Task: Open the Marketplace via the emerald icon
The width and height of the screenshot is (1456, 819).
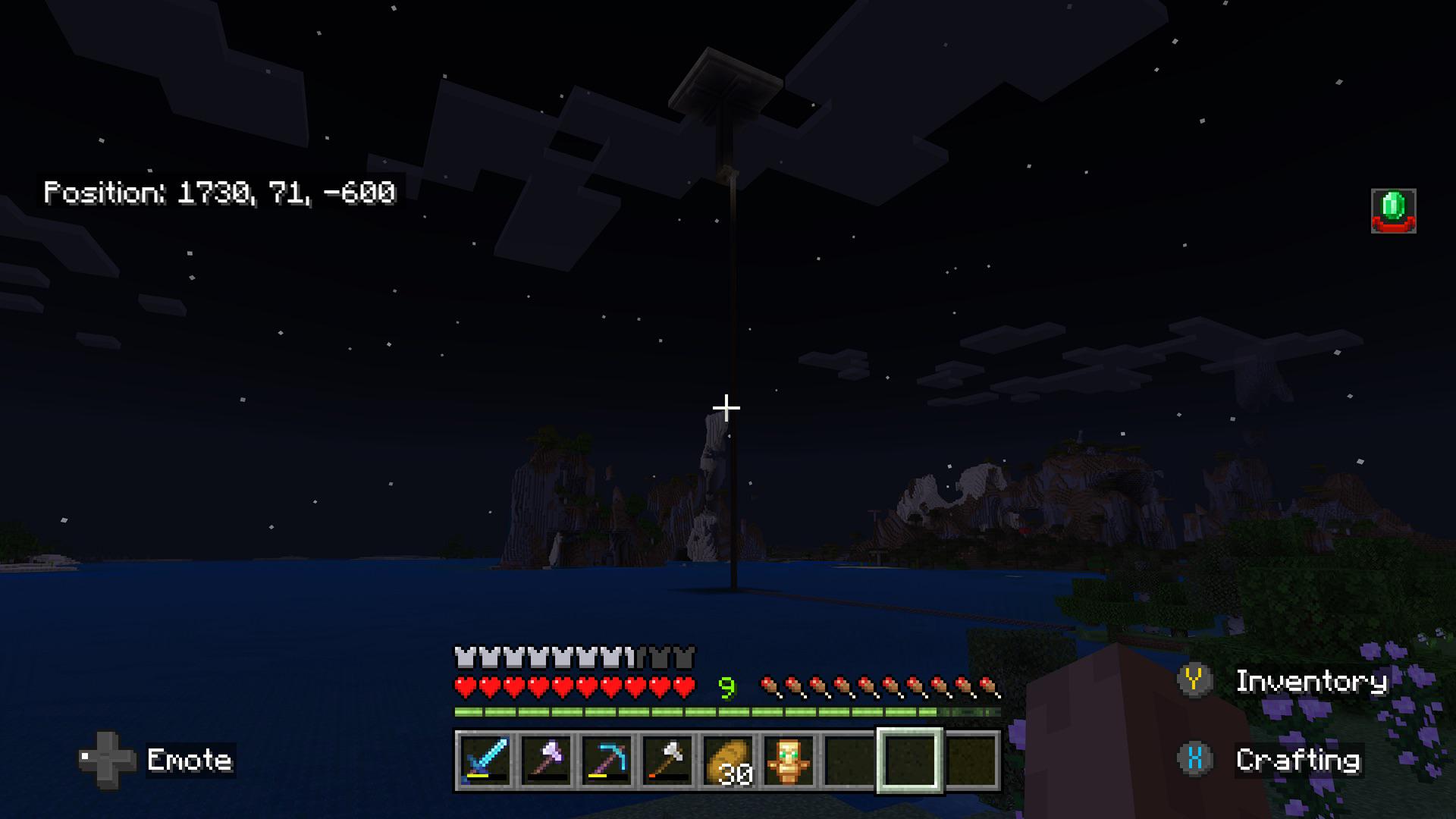Action: (1393, 210)
